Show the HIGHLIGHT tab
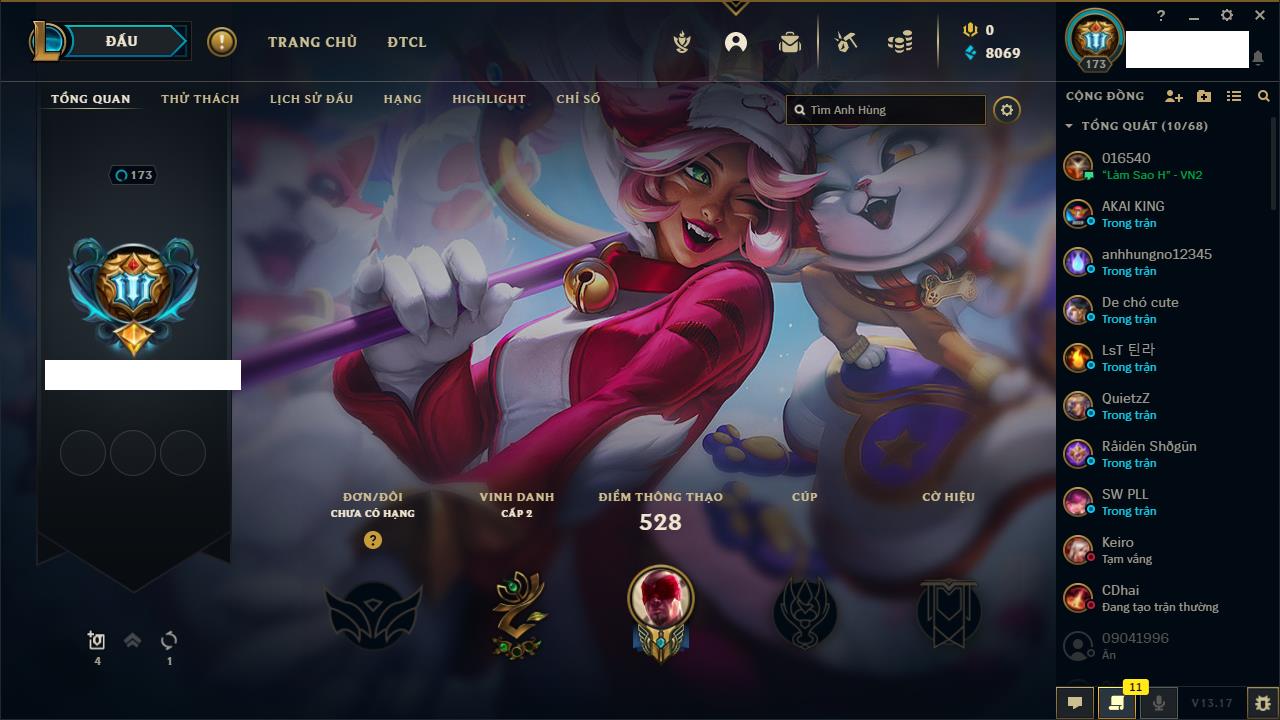Screen dimensions: 1280x720 (488, 99)
